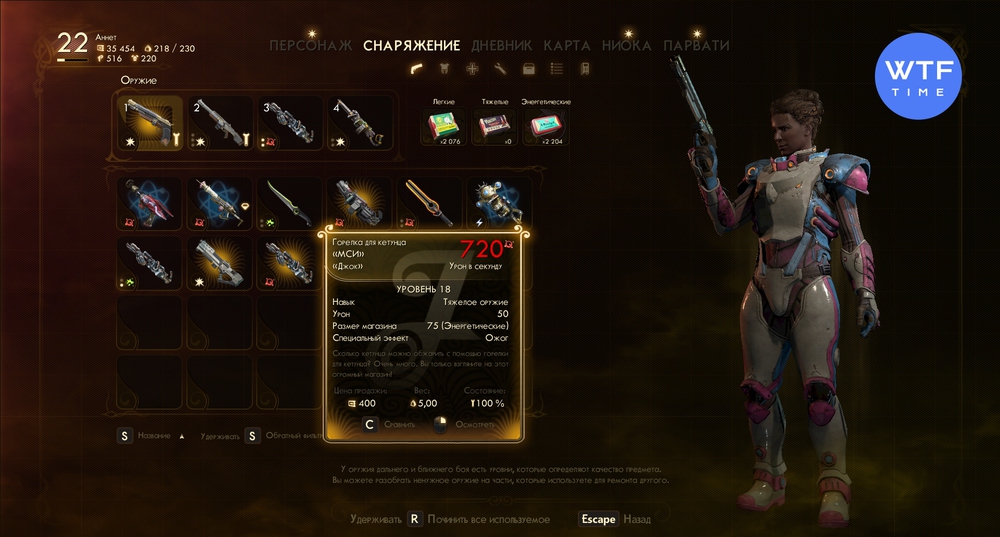The height and width of the screenshot is (537, 1000).
Task: Select the armor category icon
Action: pos(444,69)
